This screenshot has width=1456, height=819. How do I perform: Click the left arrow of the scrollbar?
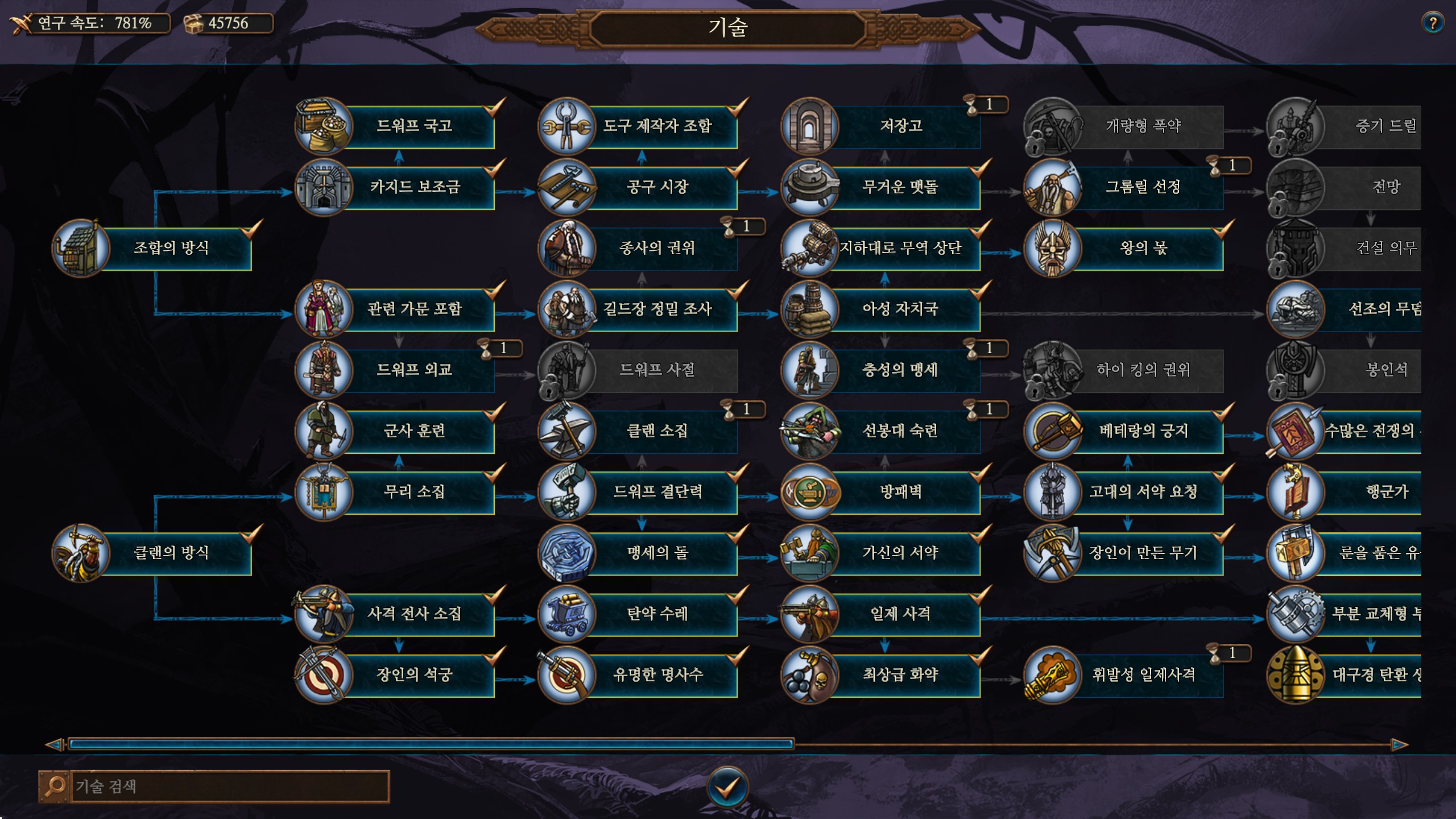(55, 744)
